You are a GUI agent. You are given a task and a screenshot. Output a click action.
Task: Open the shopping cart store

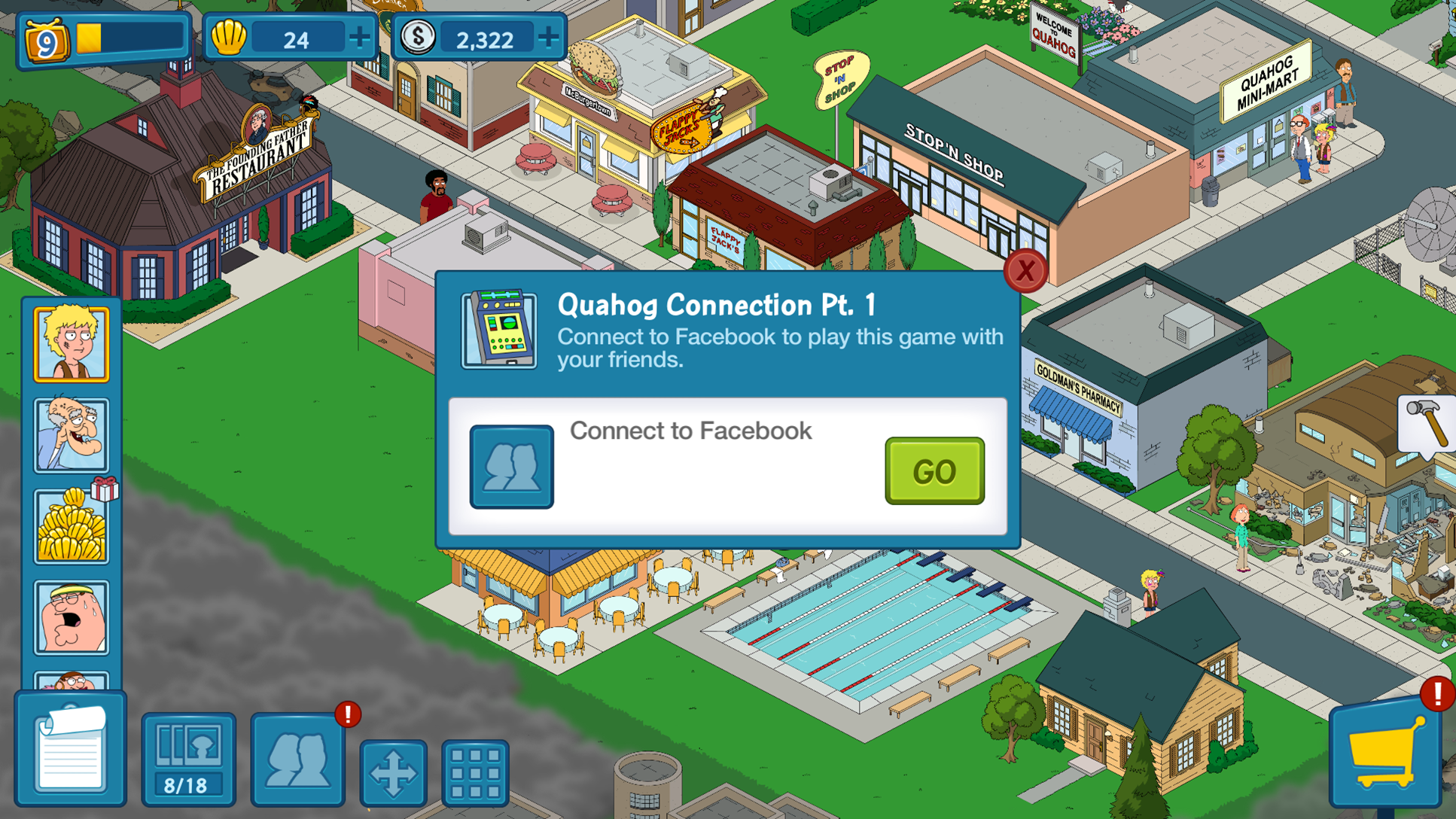coord(1385,754)
